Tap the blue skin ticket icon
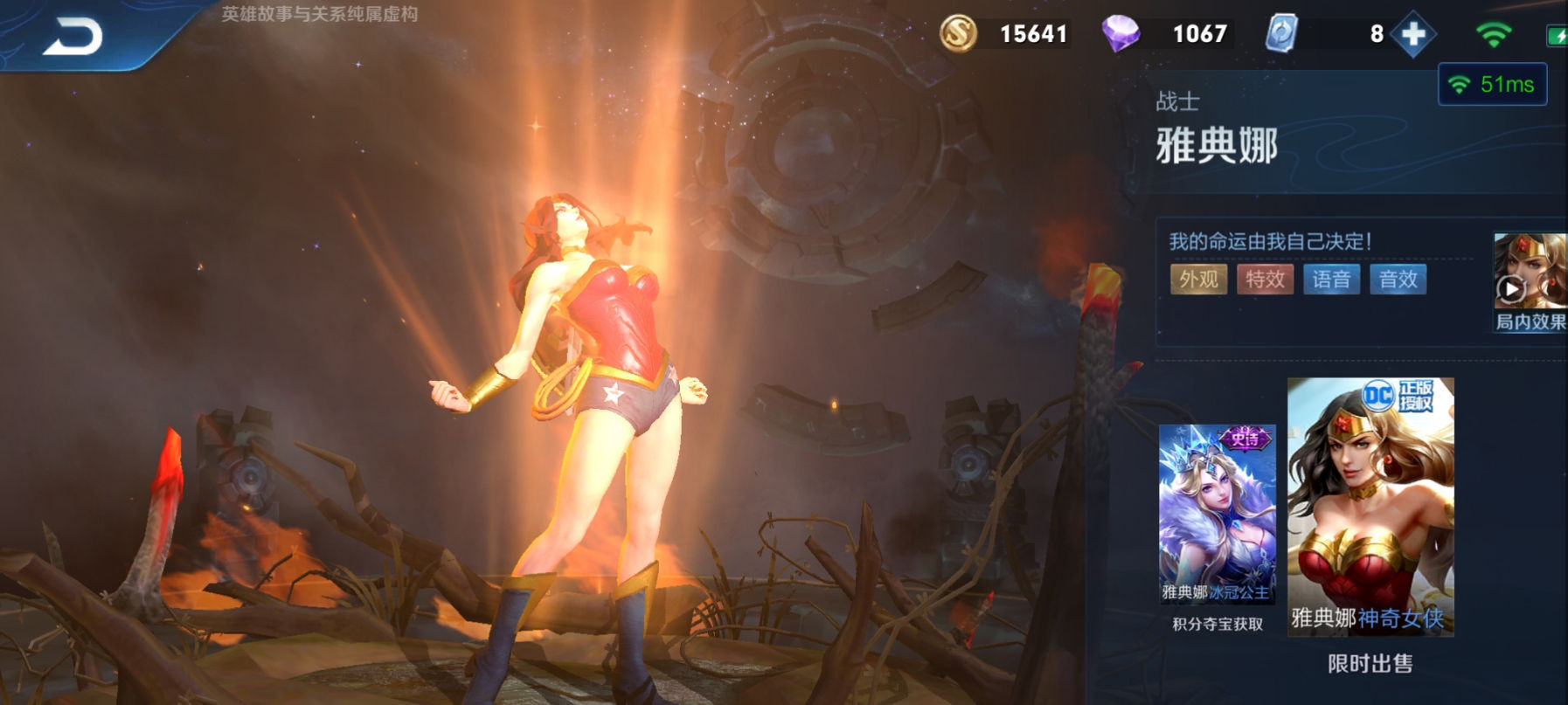Viewport: 1568px width, 705px height. click(x=1281, y=34)
